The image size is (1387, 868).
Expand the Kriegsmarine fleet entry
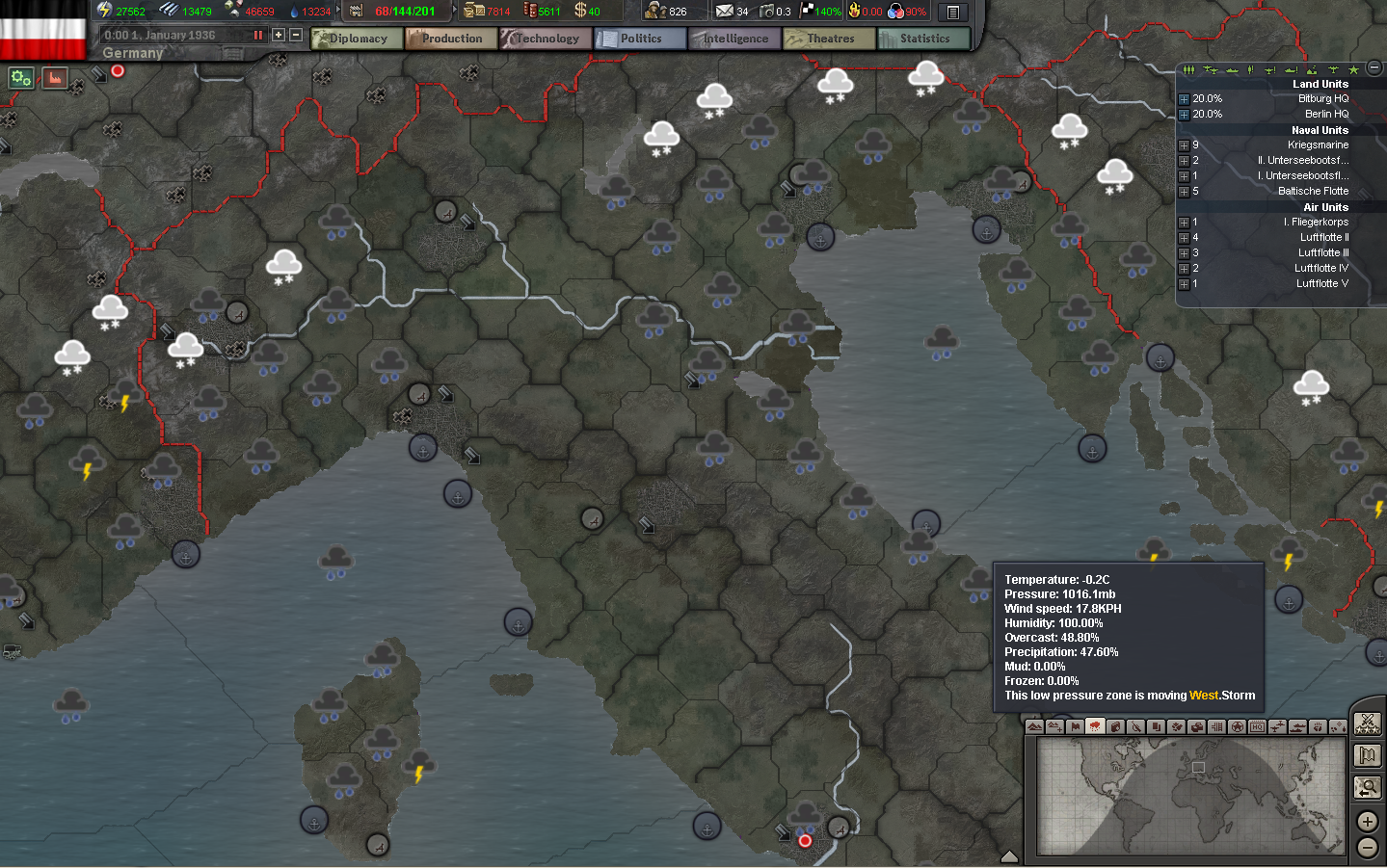(x=1184, y=145)
